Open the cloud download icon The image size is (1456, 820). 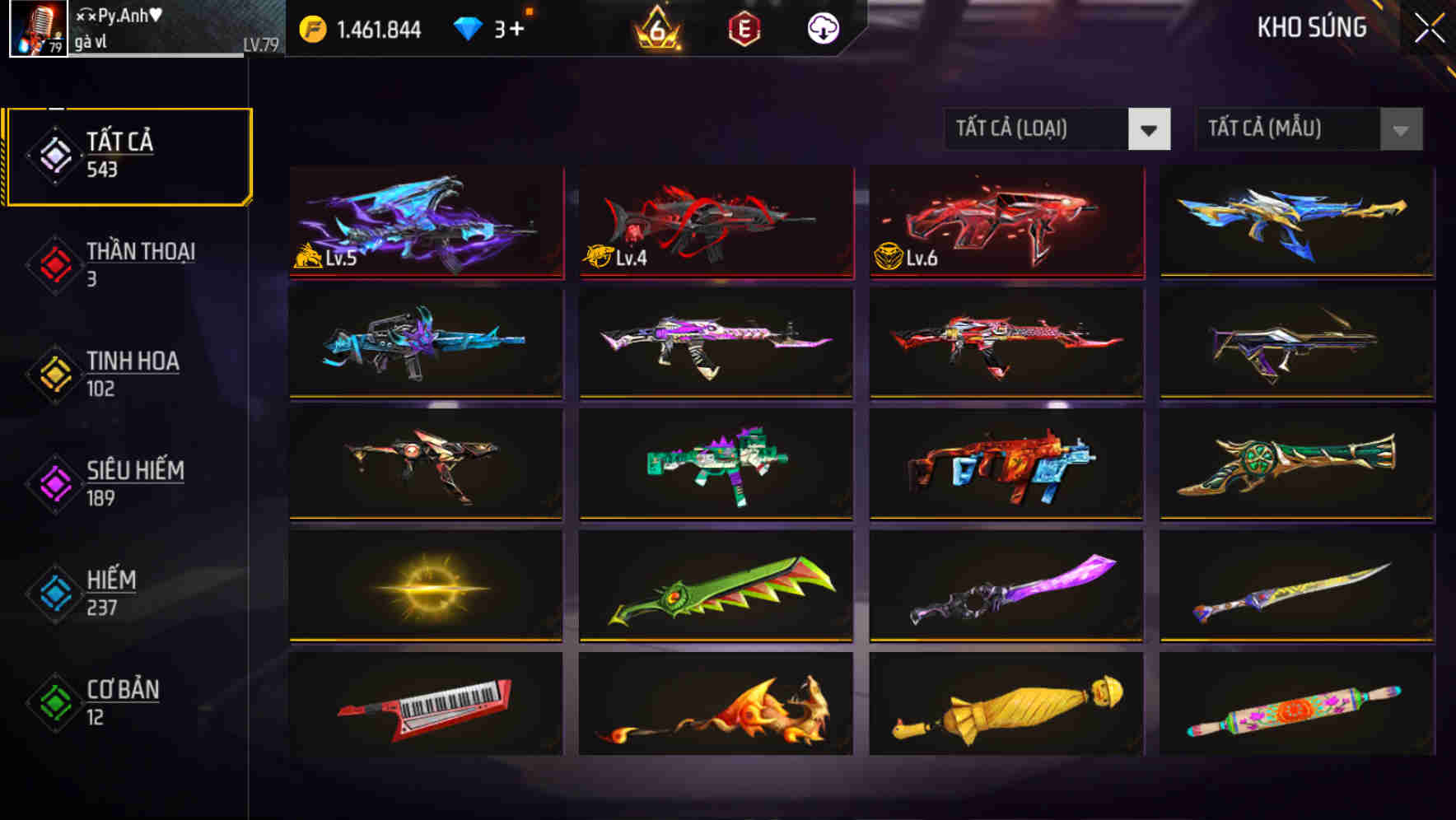tap(824, 28)
